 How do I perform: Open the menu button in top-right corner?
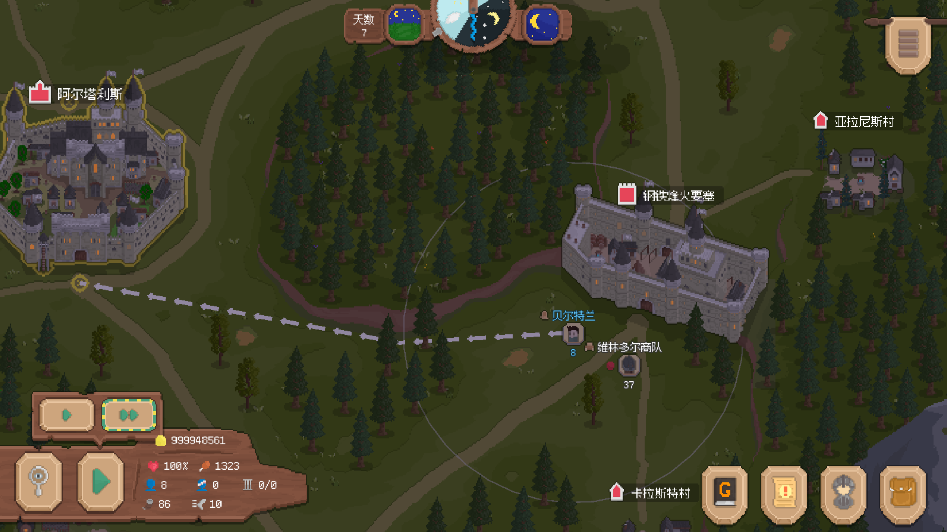pos(908,43)
